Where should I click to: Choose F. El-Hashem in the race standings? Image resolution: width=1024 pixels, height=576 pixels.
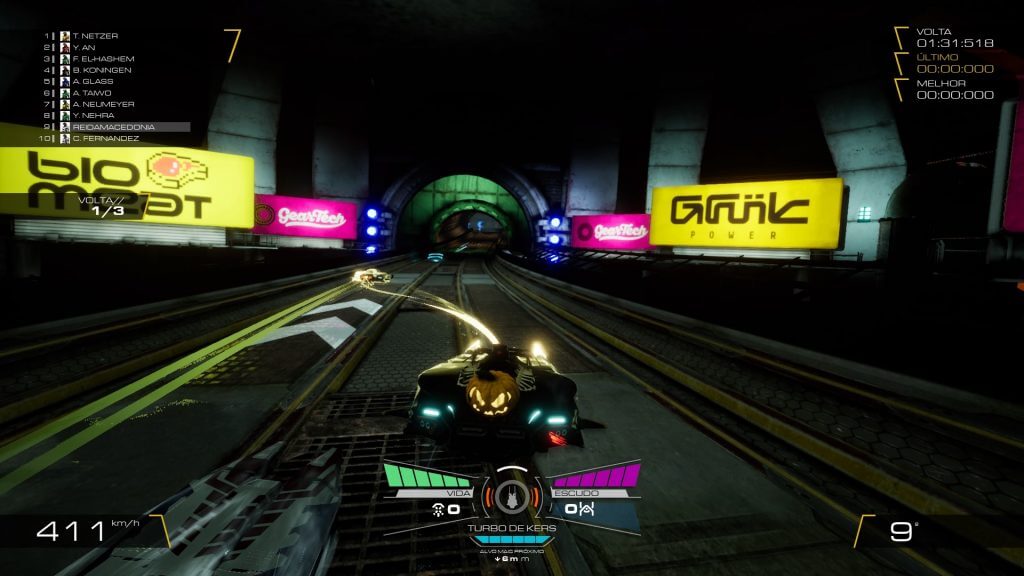(102, 59)
